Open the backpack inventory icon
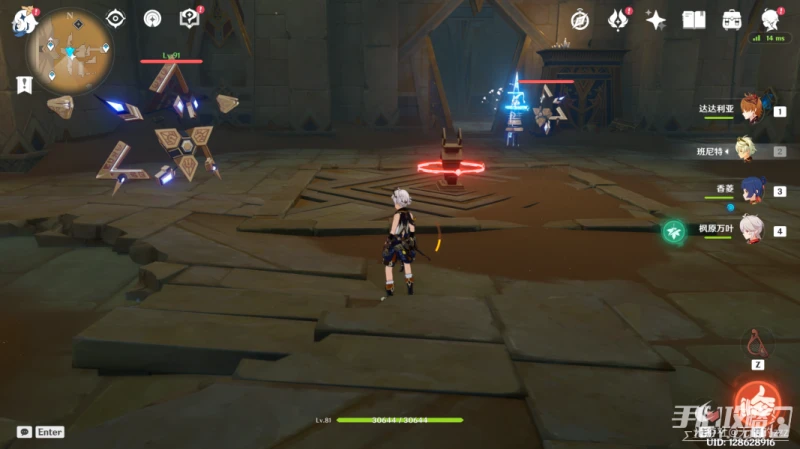 click(732, 19)
